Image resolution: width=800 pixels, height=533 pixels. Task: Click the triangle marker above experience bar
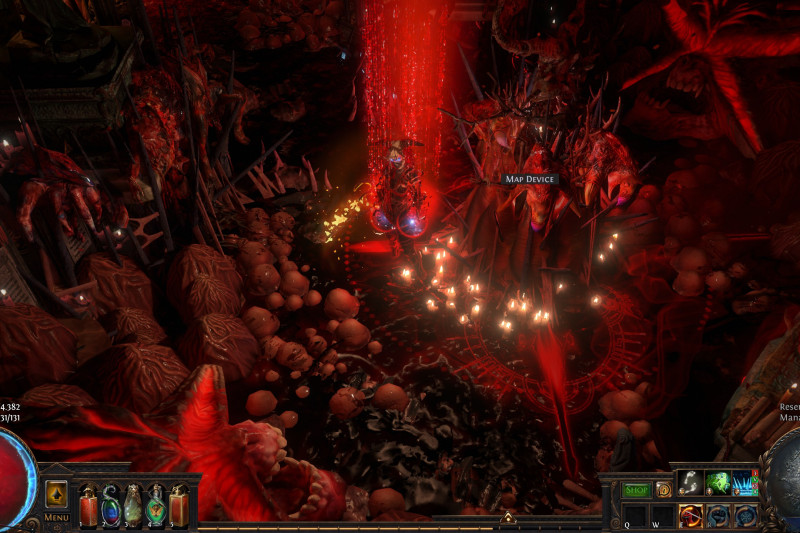(507, 518)
